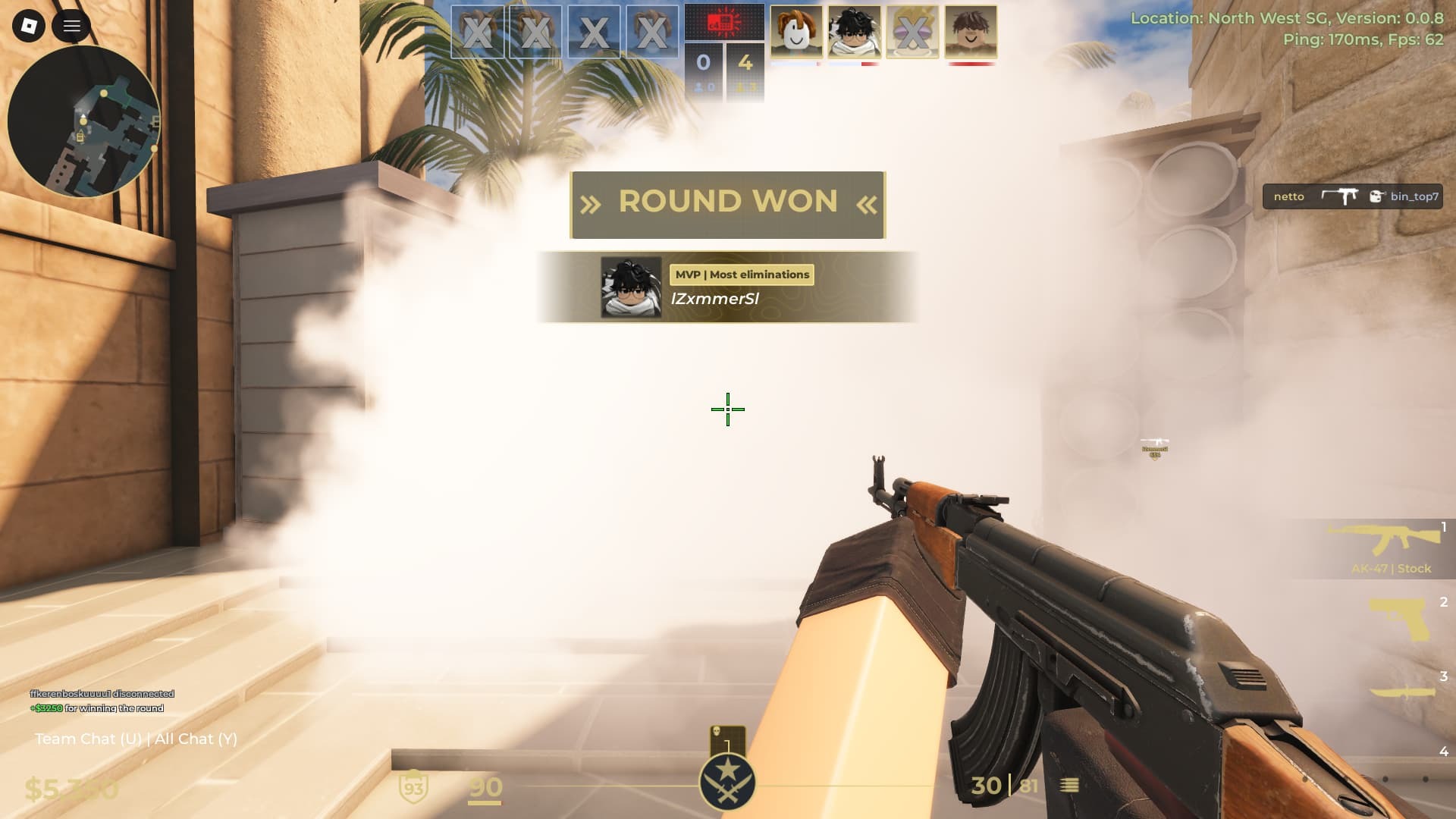Select the smiling brown-haired teammate portrait

(971, 32)
